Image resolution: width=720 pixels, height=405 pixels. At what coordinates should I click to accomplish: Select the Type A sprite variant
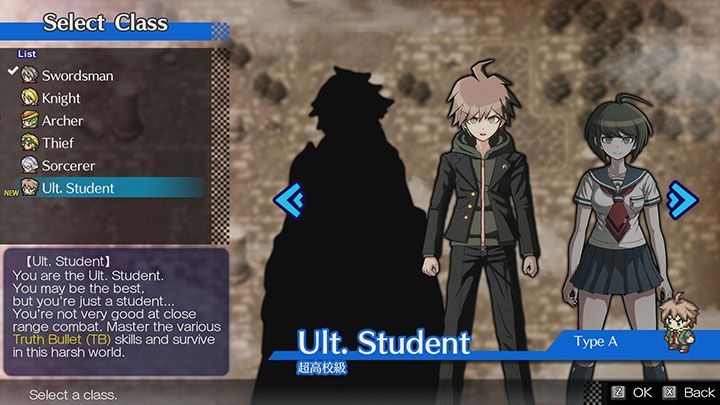click(600, 342)
